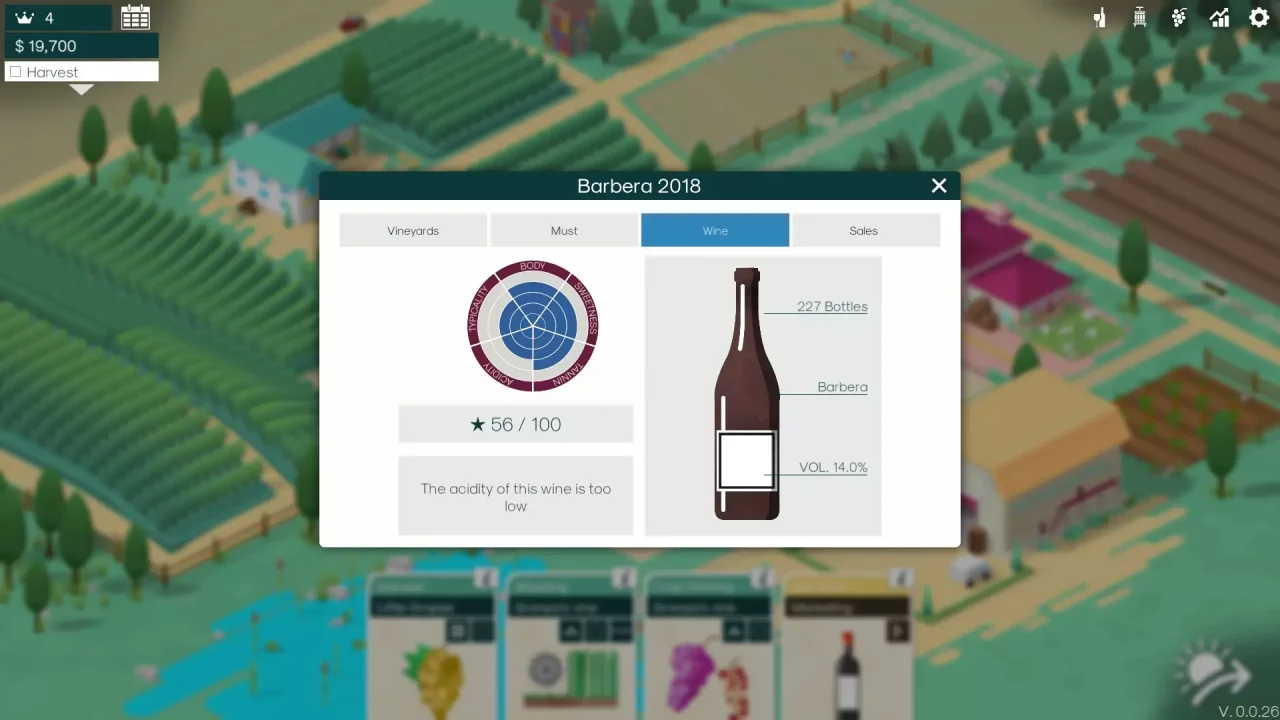Select the Sales tab

click(865, 230)
